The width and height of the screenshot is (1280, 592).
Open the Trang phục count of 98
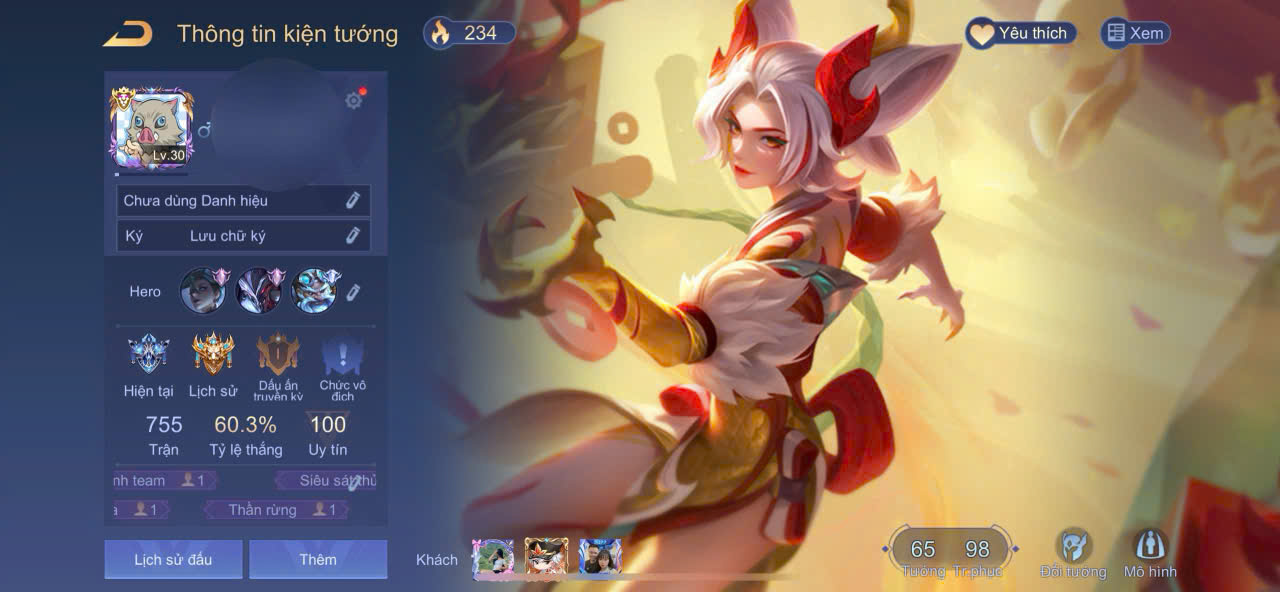(x=977, y=550)
